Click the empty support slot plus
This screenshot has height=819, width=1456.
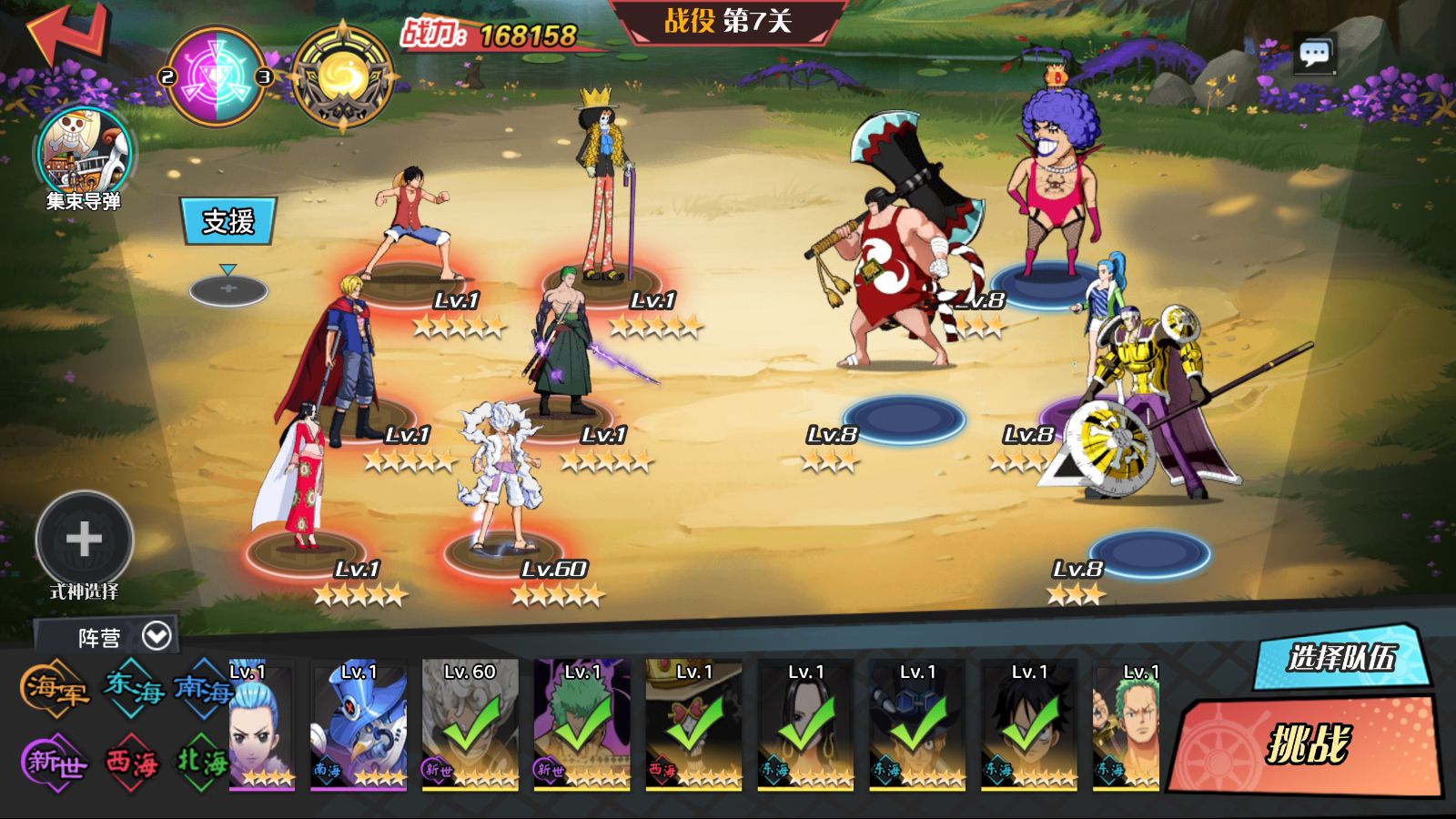point(227,290)
